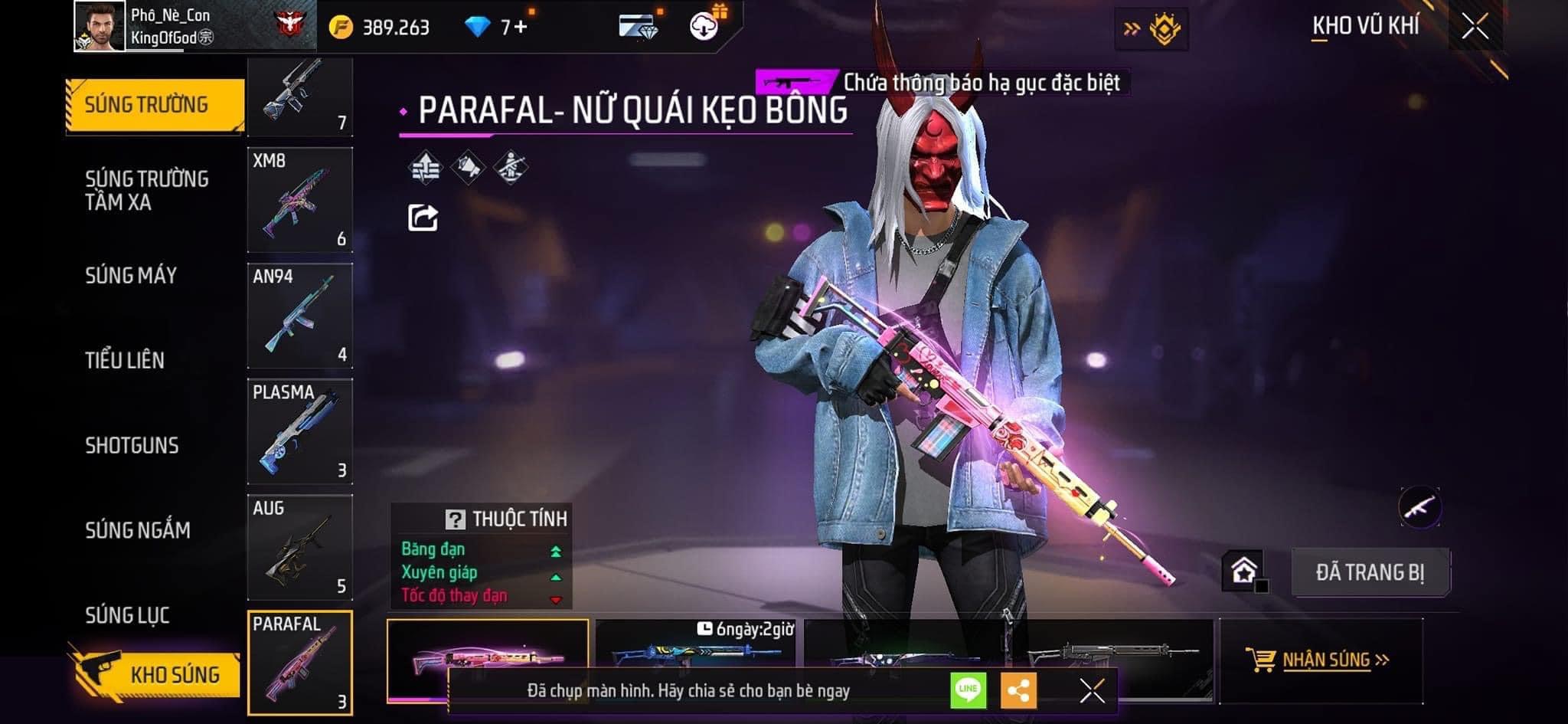This screenshot has height=724, width=1568.
Task: Open the THUỘC TÍNH help question mark
Action: (x=455, y=519)
